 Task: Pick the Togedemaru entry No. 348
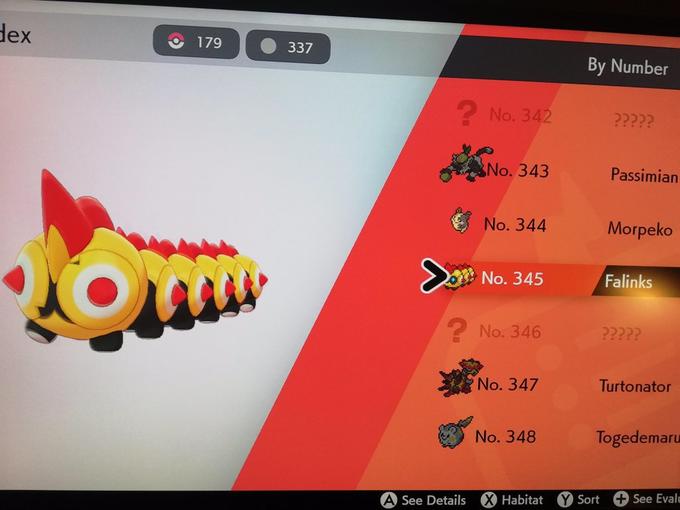click(x=560, y=437)
